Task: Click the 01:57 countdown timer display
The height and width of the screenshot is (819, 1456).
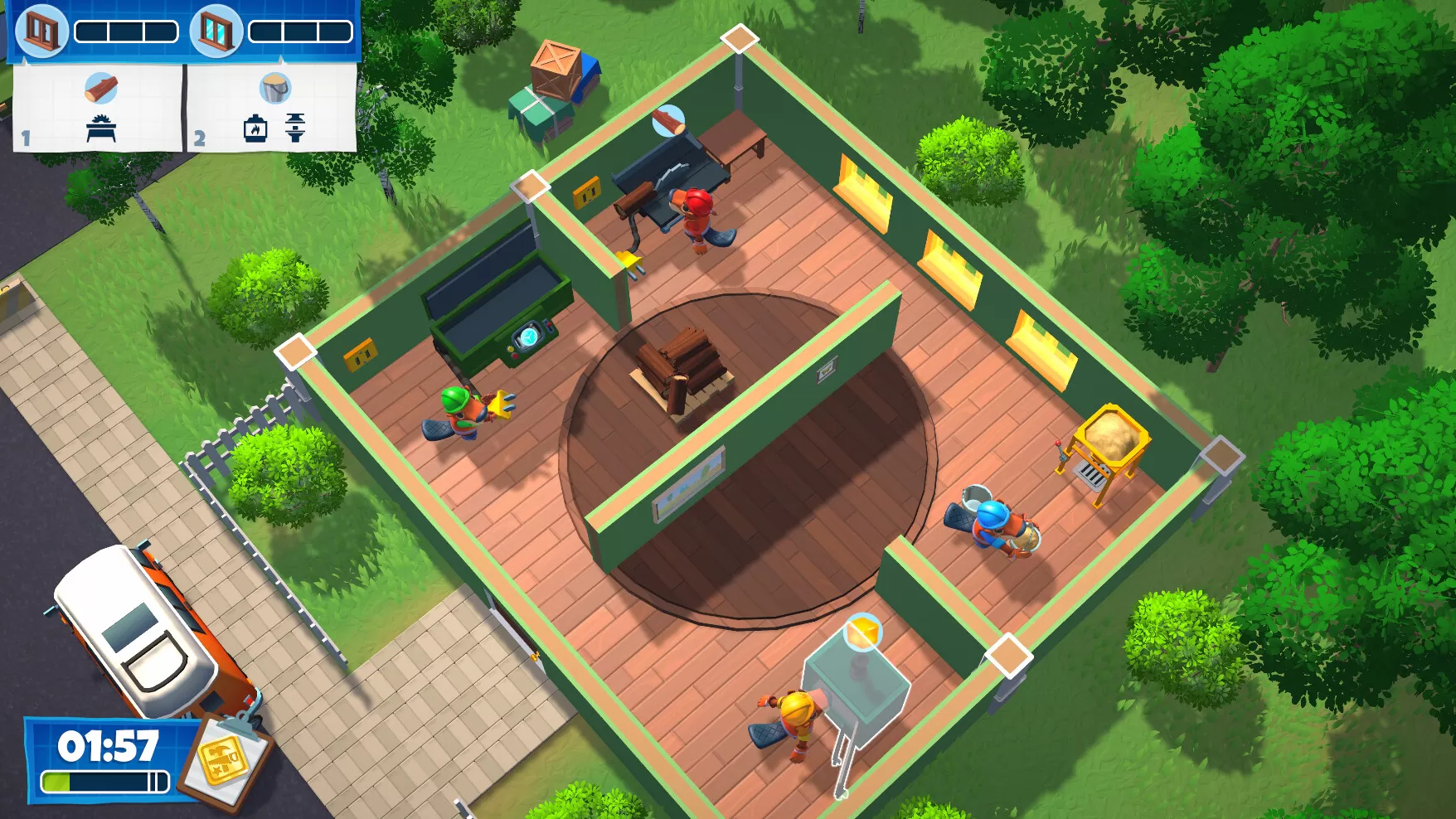Action: click(x=108, y=744)
